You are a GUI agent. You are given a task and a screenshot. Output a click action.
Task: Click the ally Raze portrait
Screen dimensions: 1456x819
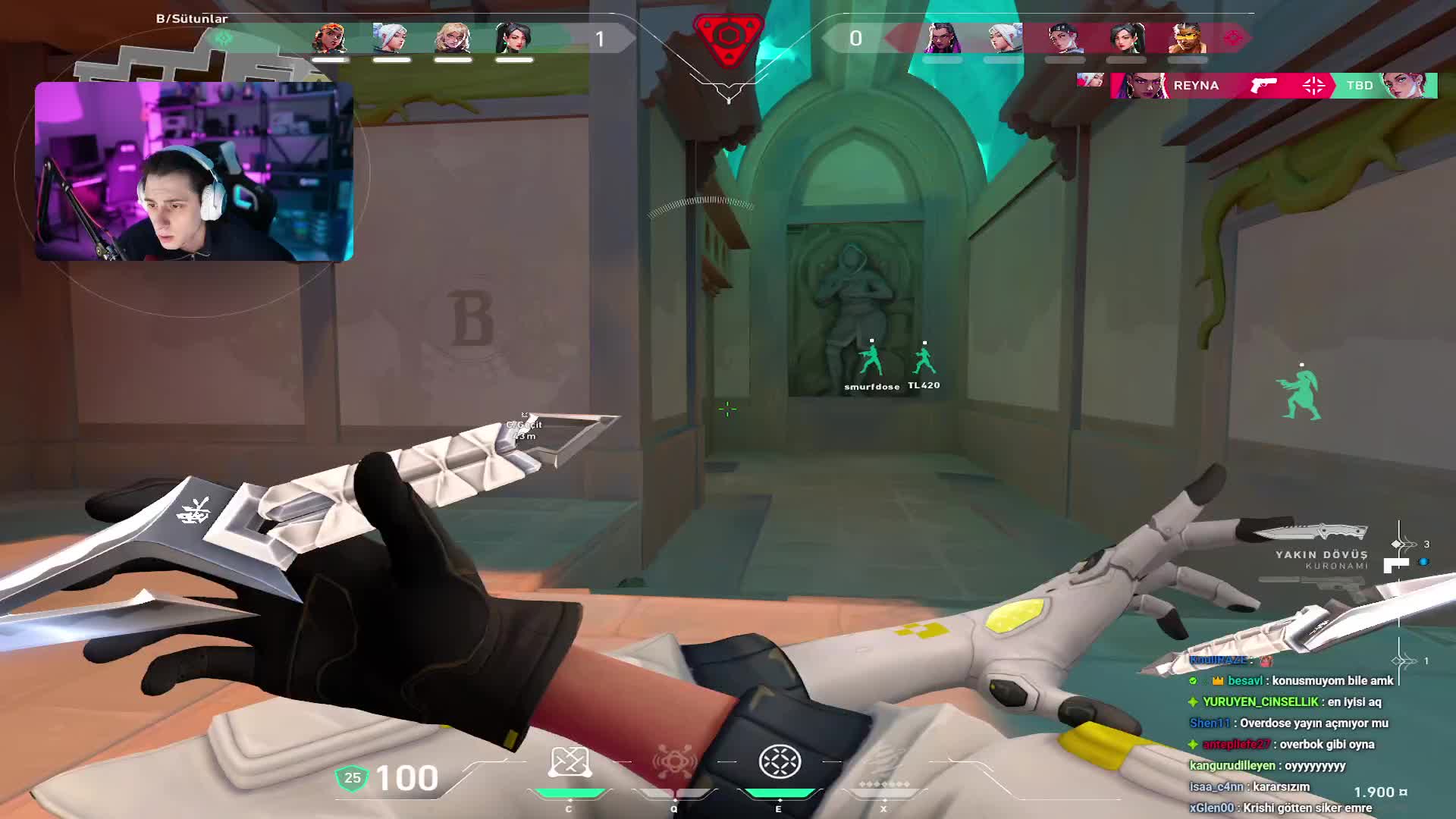pyautogui.click(x=330, y=38)
